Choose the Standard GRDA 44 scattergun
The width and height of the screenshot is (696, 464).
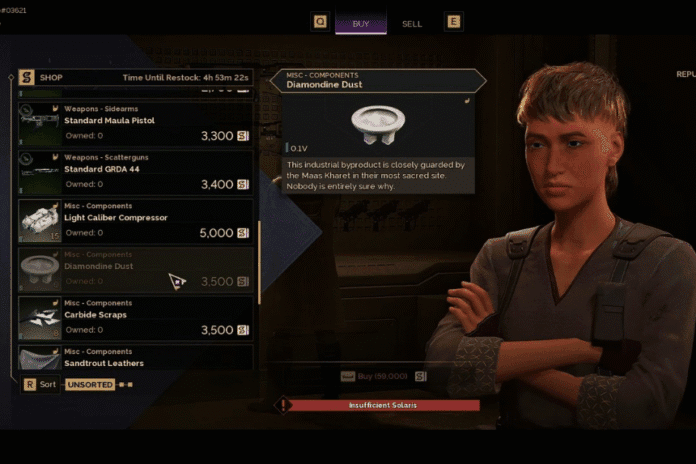point(135,175)
